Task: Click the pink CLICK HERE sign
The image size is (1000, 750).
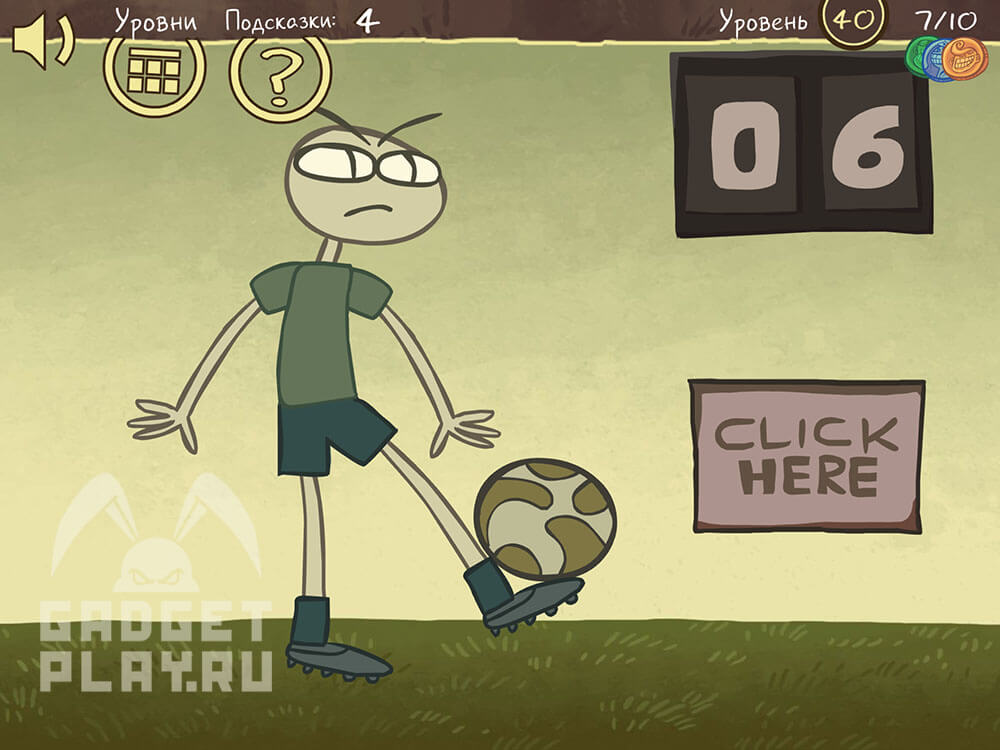Action: pyautogui.click(x=806, y=456)
